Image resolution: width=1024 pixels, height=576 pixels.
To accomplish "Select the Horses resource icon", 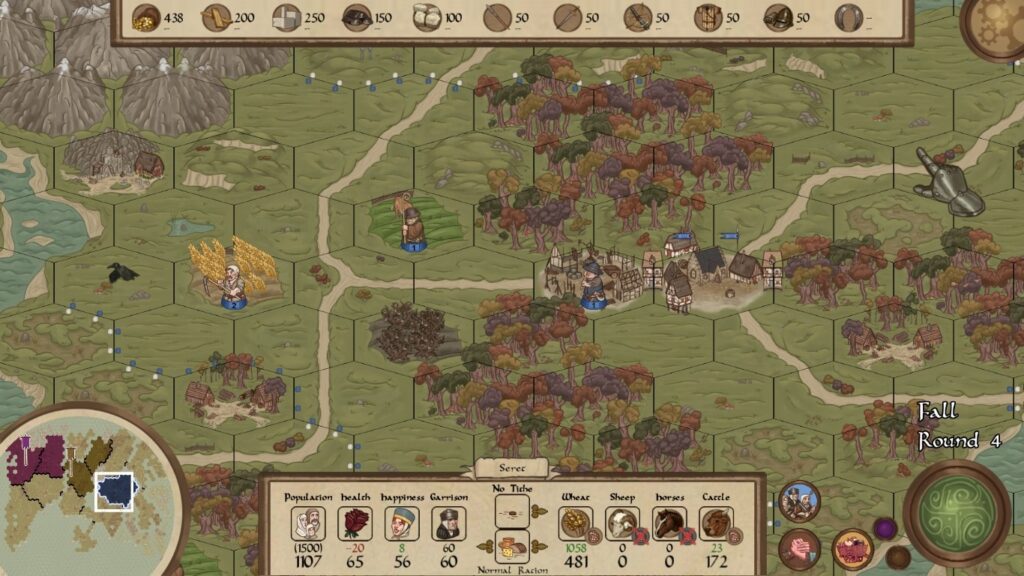I will (x=668, y=523).
